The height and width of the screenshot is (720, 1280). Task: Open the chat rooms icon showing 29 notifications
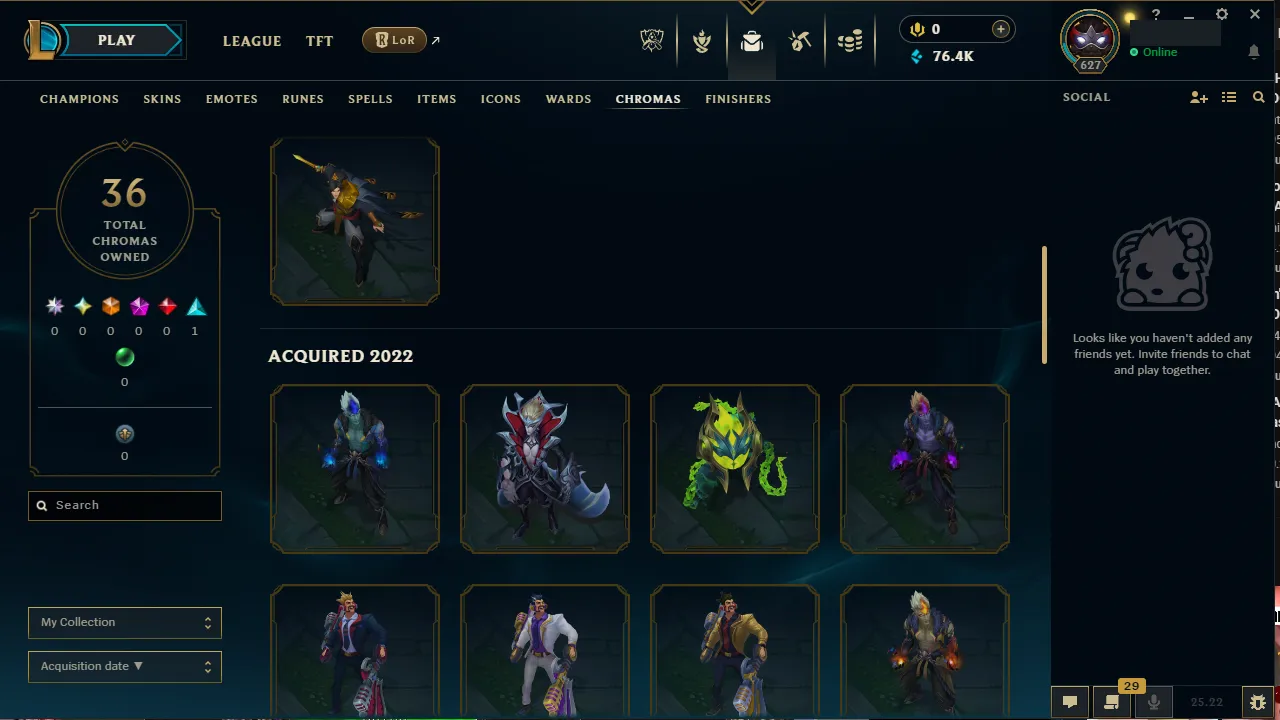point(1111,702)
